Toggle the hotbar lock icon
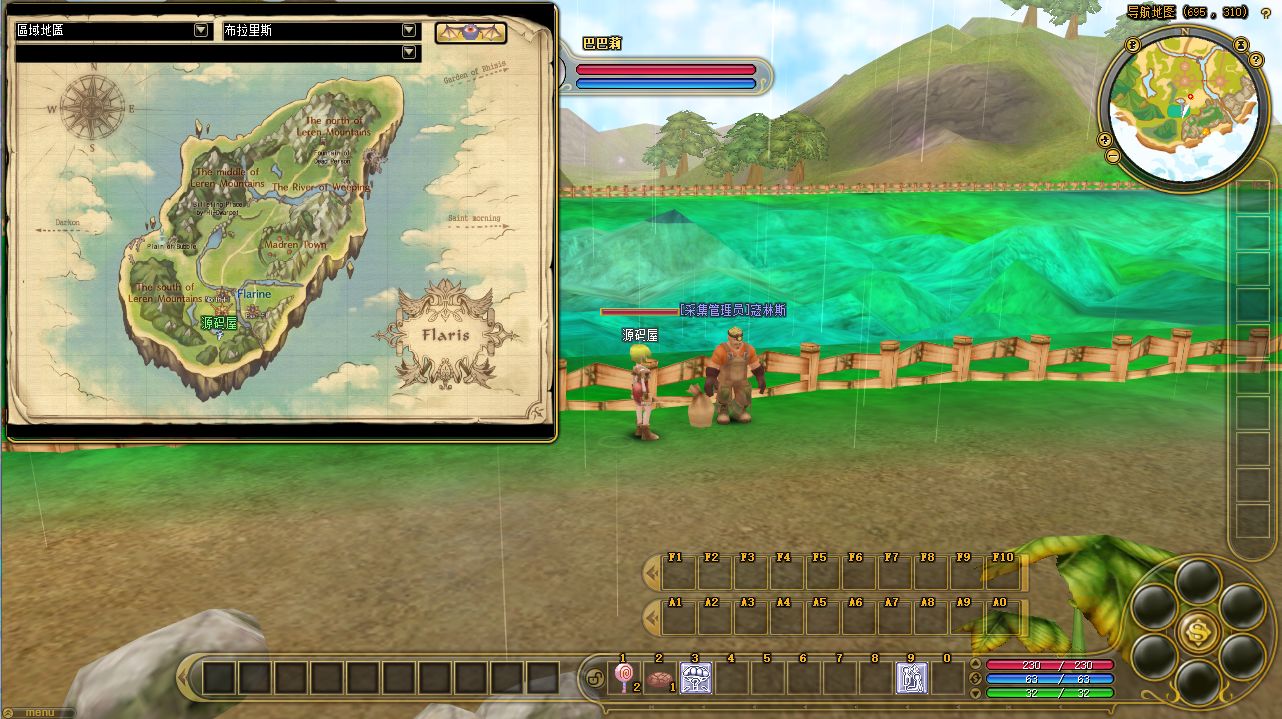 point(593,678)
